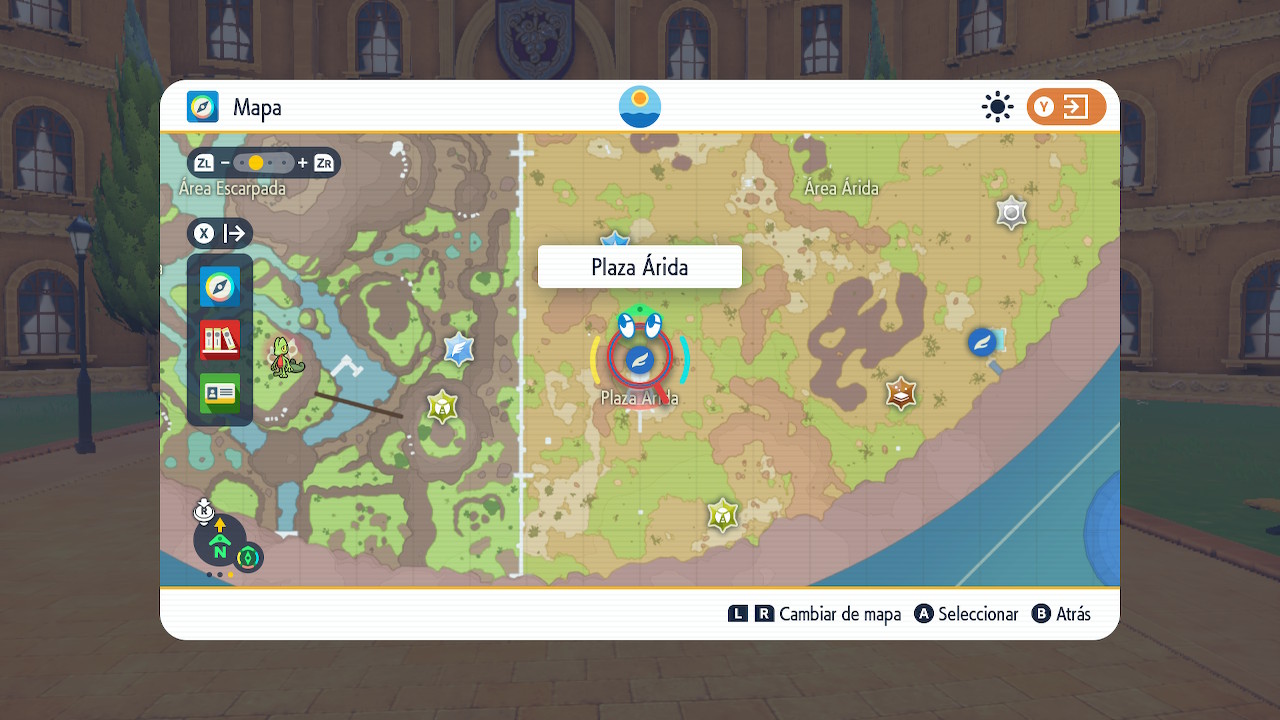Select the Plaza Árida fly point marker
Viewport: 1280px width, 720px height.
pyautogui.click(x=639, y=360)
